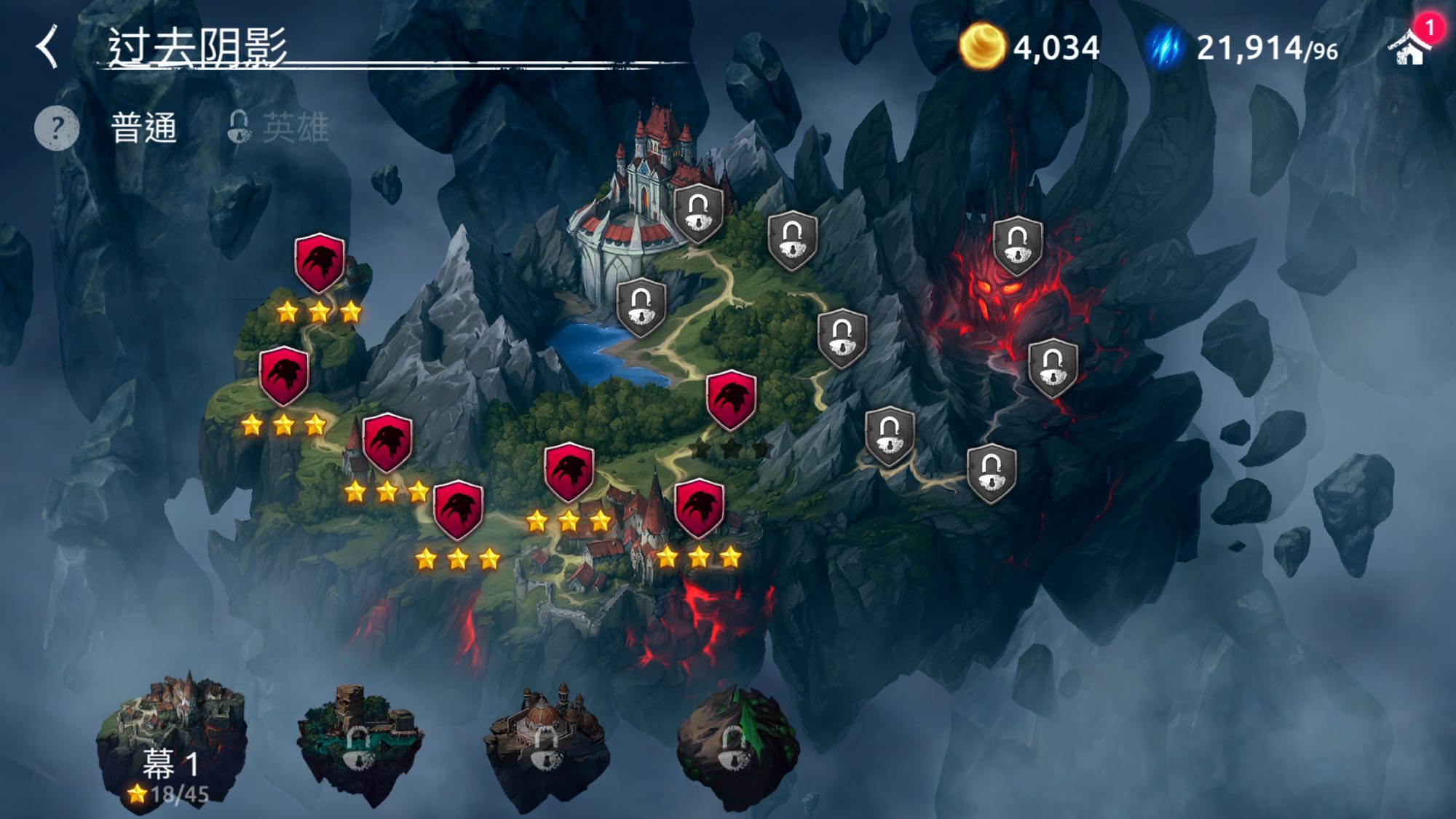Select the locked jungle ruins act island
1456x819 pixels.
tap(359, 743)
